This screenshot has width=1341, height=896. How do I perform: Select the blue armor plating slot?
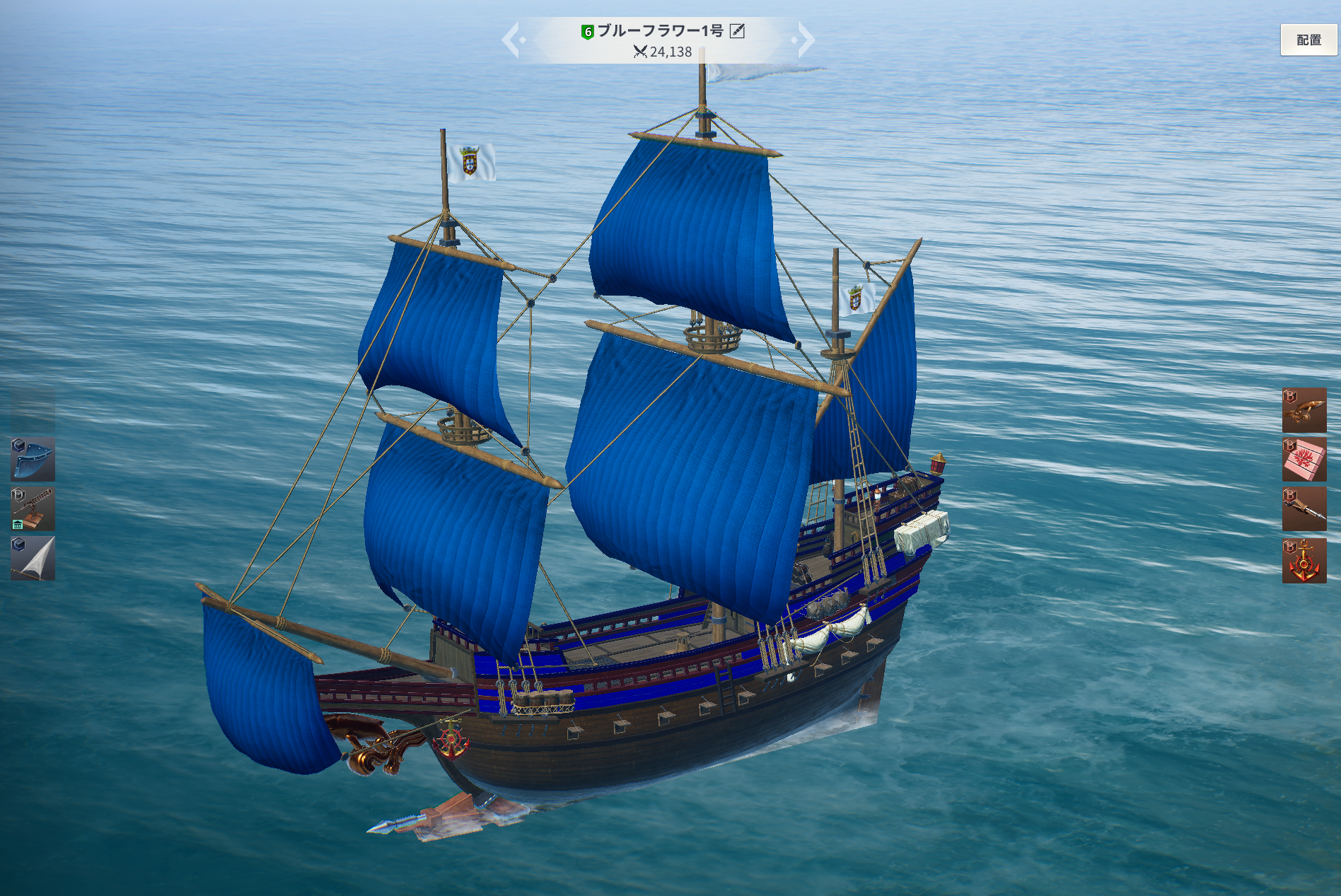tap(33, 459)
